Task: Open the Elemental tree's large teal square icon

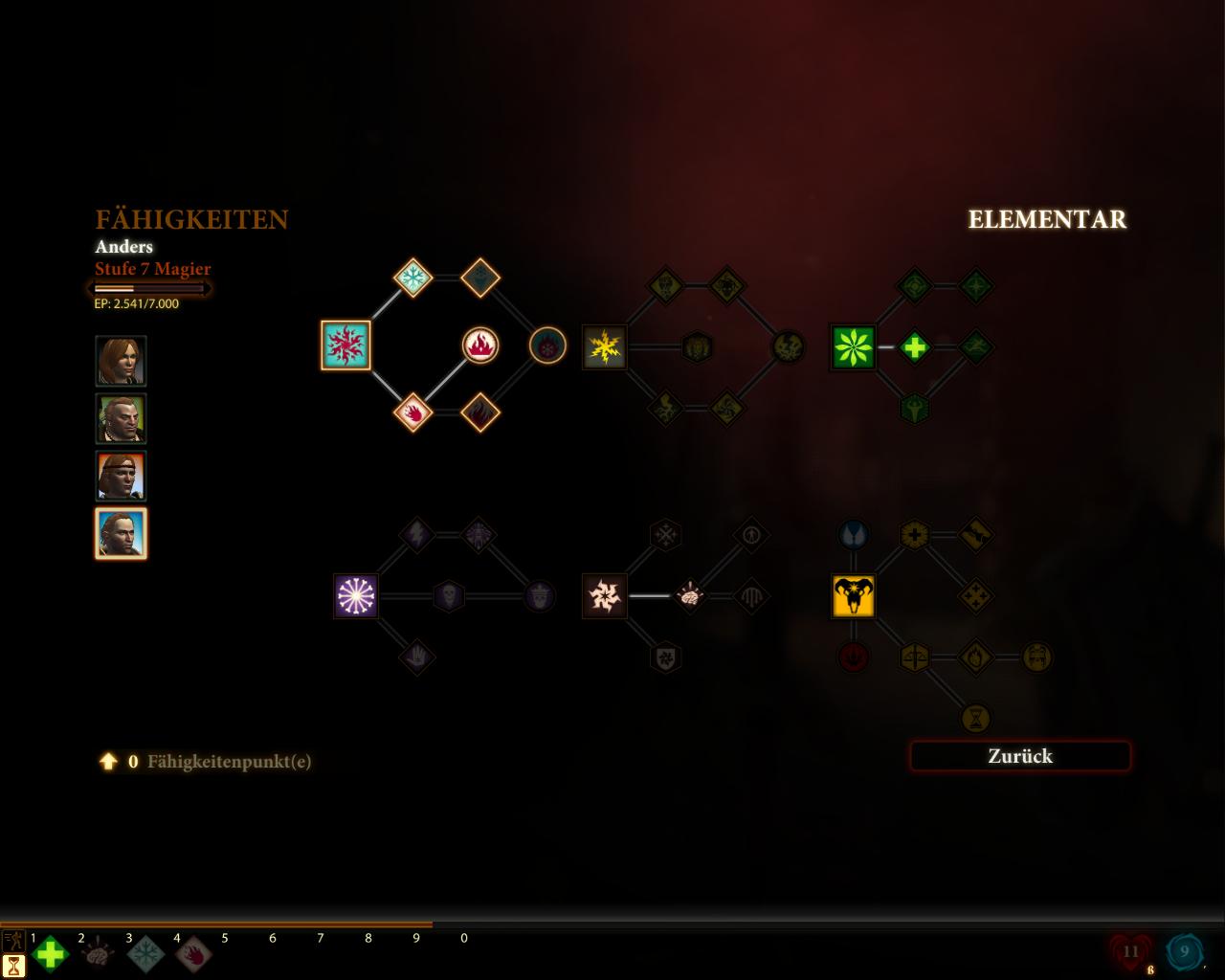Action: click(345, 345)
